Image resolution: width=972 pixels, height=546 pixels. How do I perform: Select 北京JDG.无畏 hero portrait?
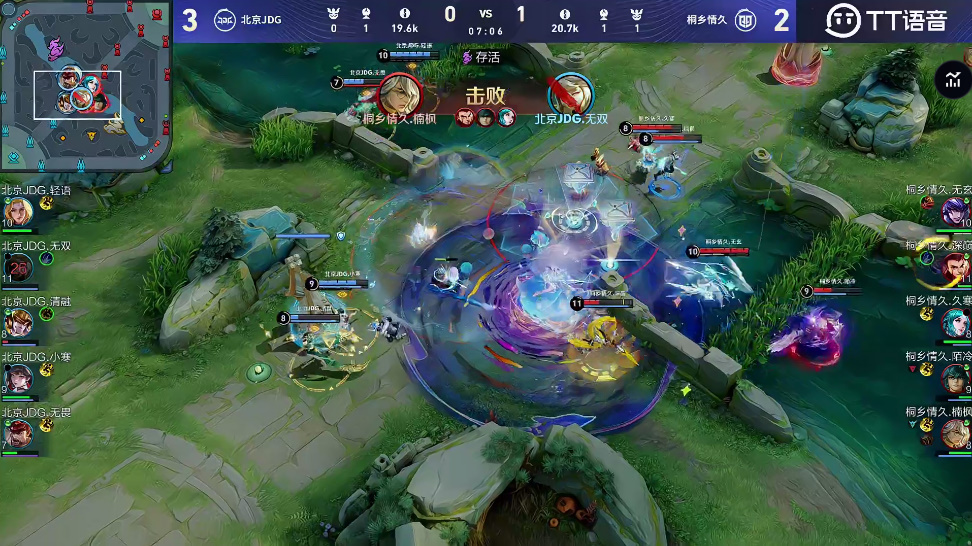pos(17,433)
